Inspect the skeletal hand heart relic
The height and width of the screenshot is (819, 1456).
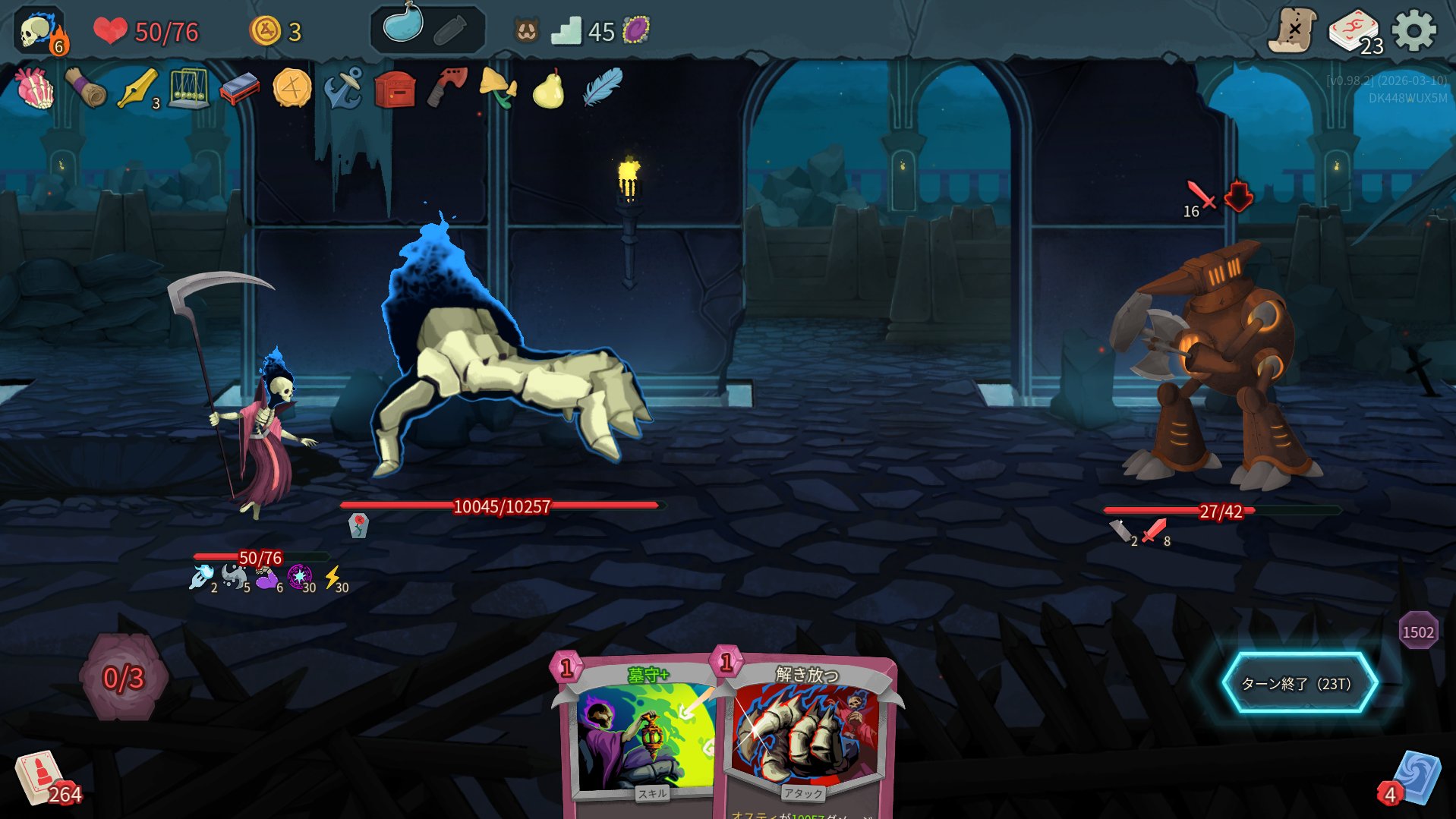(35, 89)
